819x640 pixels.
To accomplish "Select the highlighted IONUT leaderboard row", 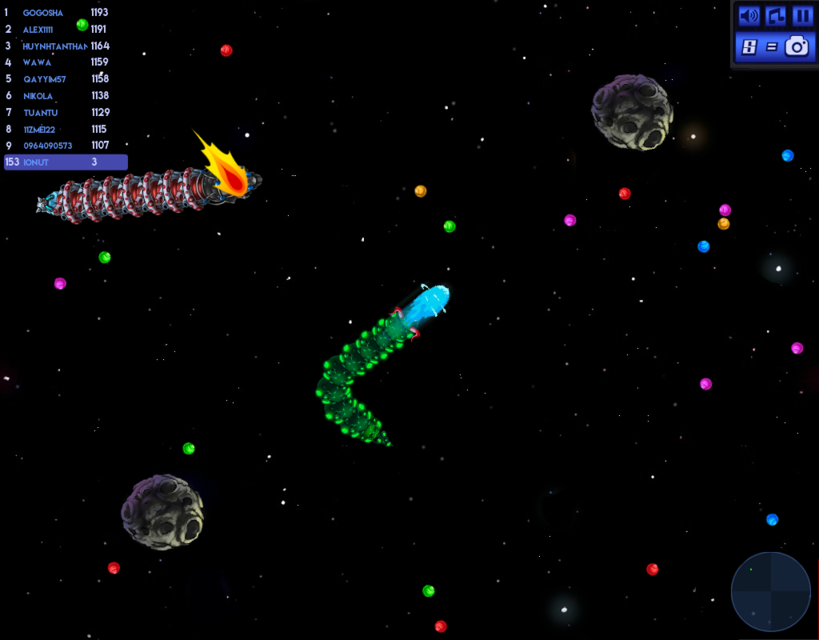I will click(x=66, y=162).
